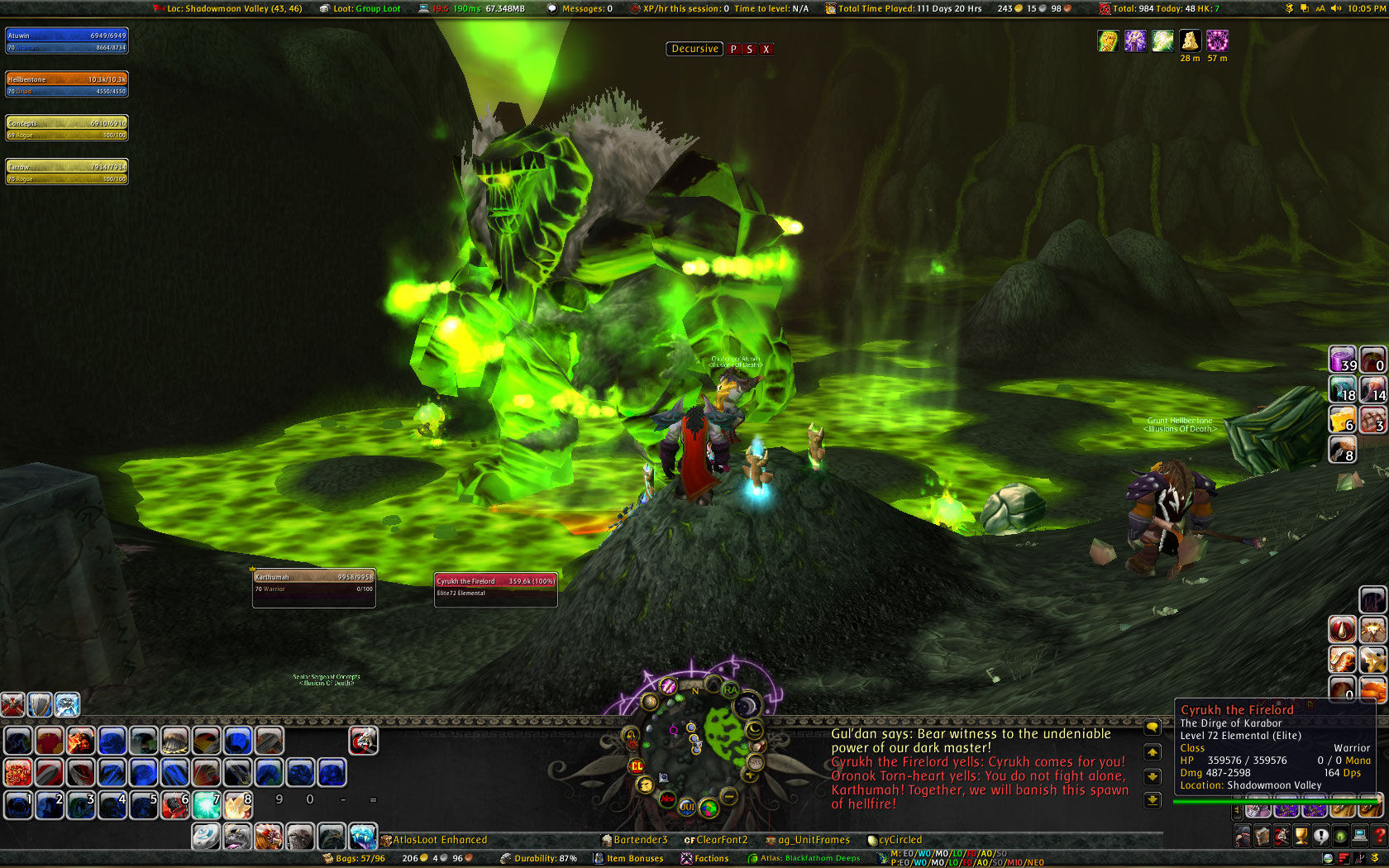Open the RA raid menu near the minimap
Viewport: 1389px width, 868px height.
click(731, 689)
